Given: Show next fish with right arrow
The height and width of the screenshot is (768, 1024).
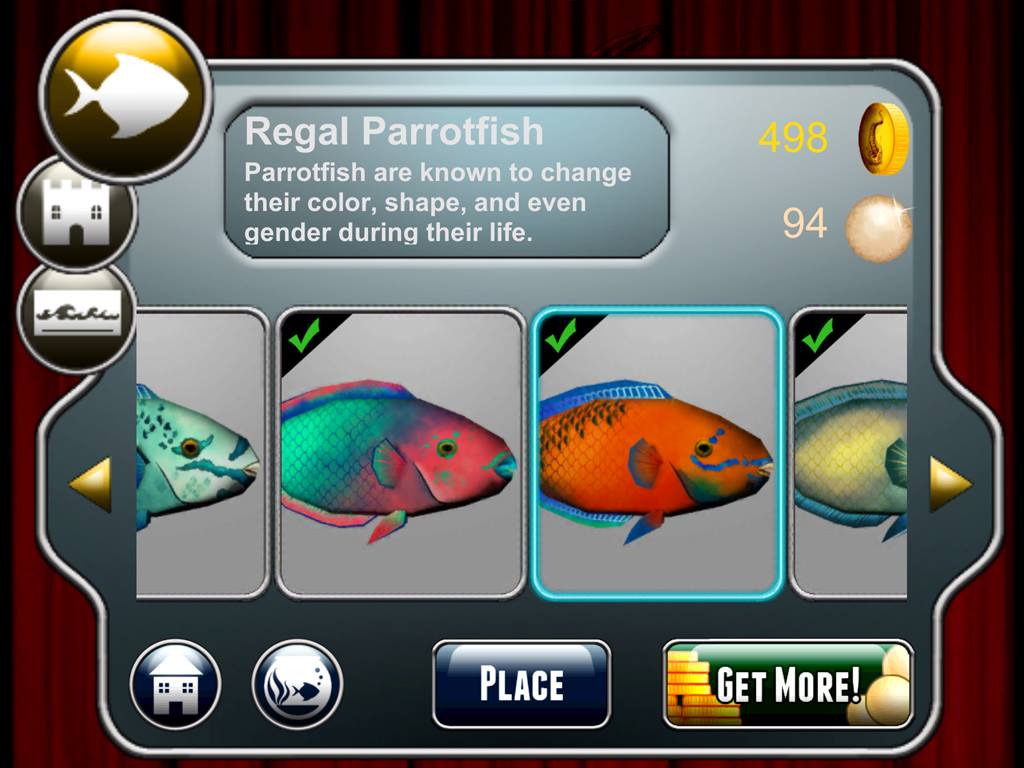Looking at the screenshot, I should (950, 485).
